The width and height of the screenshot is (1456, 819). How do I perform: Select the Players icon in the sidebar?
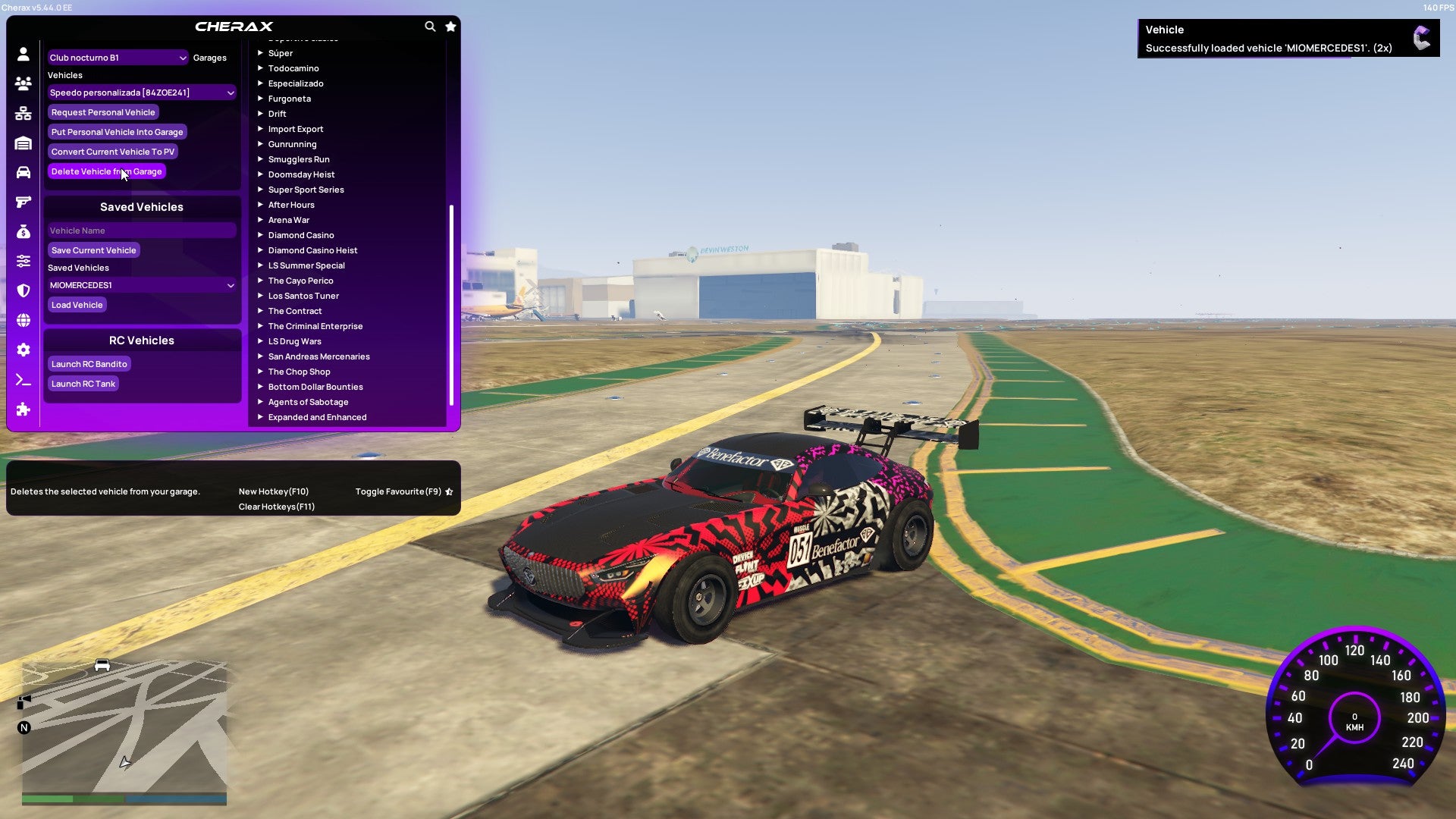tap(23, 83)
